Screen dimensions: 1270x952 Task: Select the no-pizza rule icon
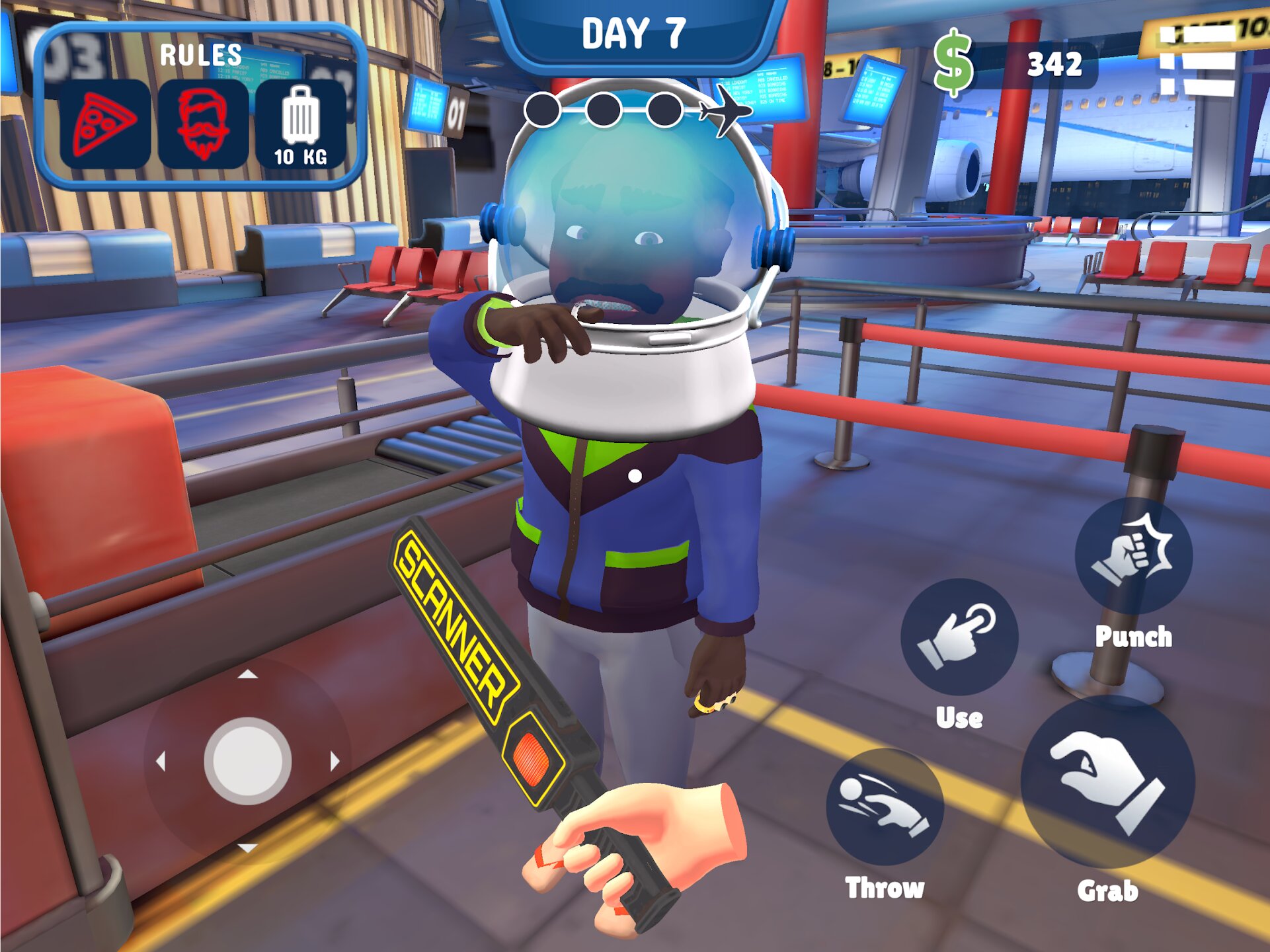click(104, 124)
